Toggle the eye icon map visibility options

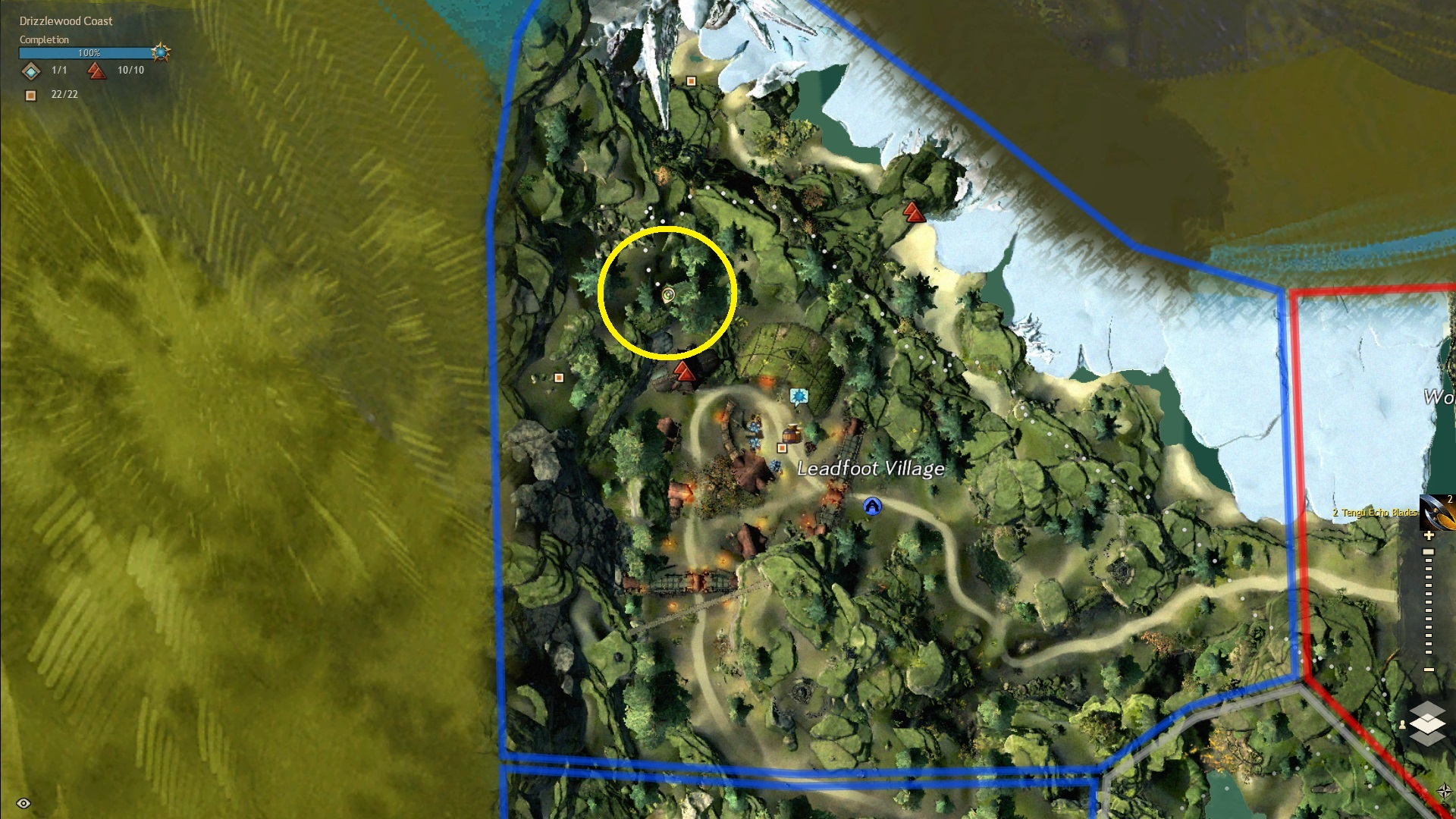pos(24,803)
